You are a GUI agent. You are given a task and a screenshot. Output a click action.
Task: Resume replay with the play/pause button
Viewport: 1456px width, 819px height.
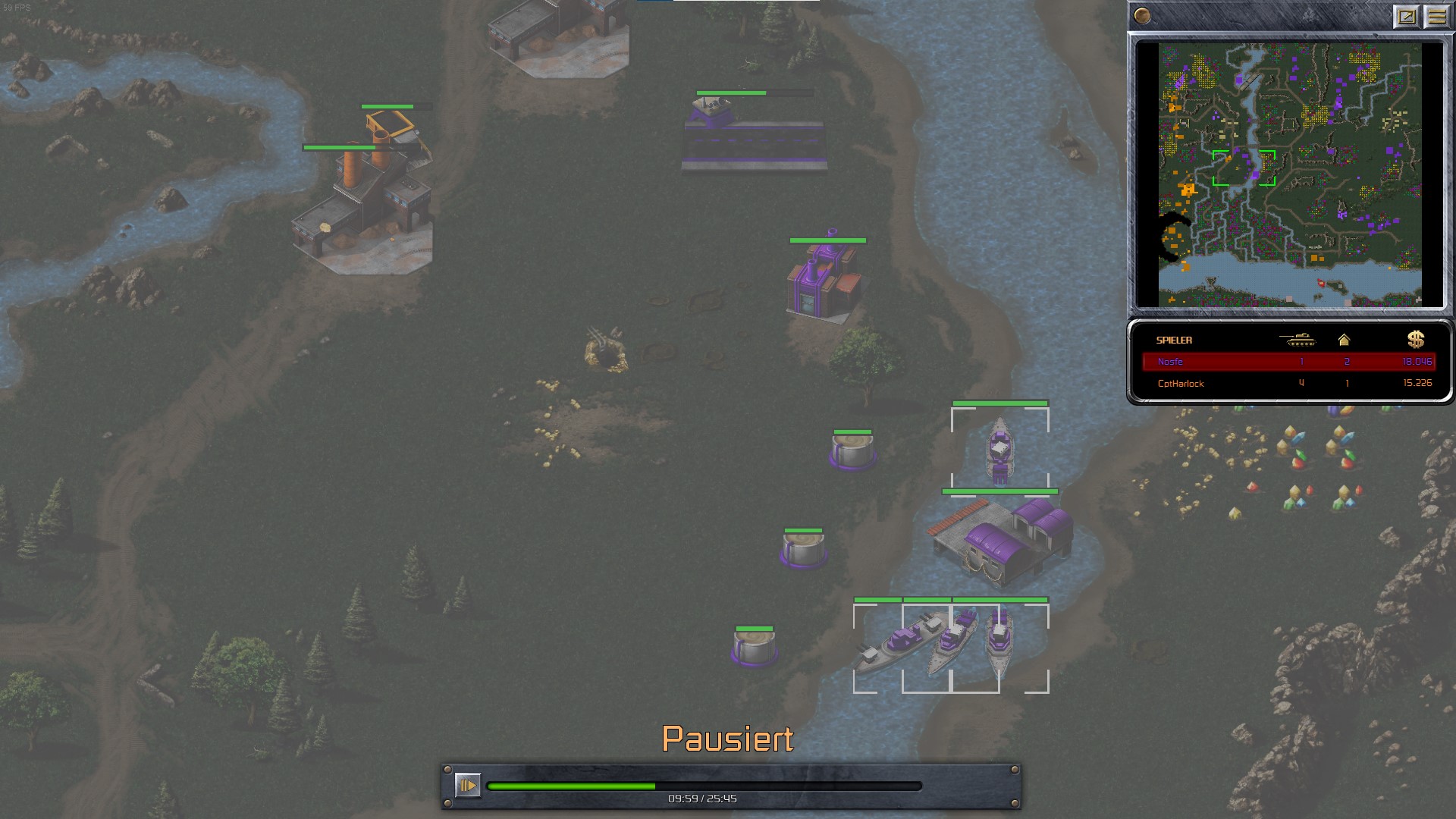(x=467, y=785)
